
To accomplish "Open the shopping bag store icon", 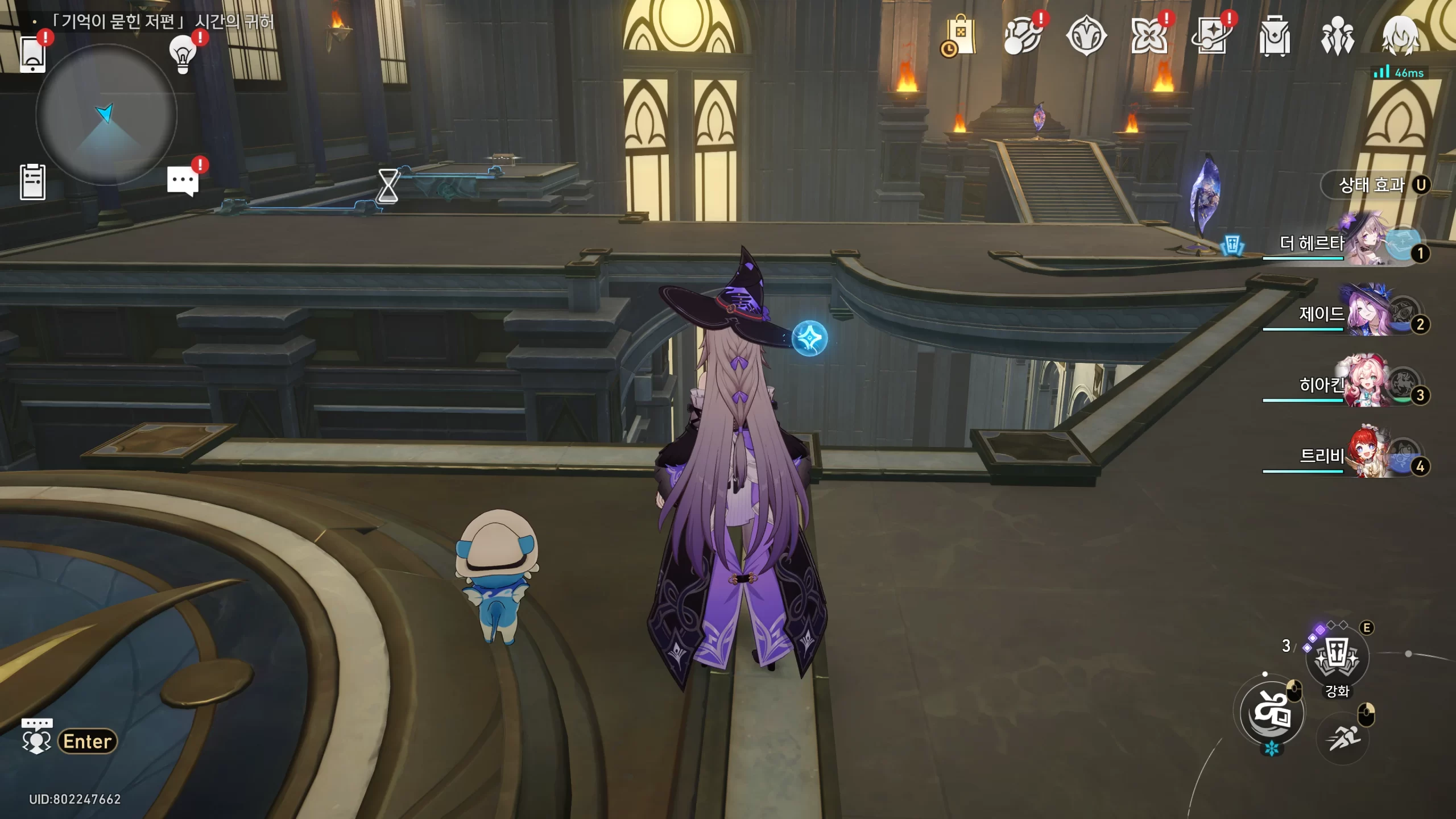I will [959, 36].
